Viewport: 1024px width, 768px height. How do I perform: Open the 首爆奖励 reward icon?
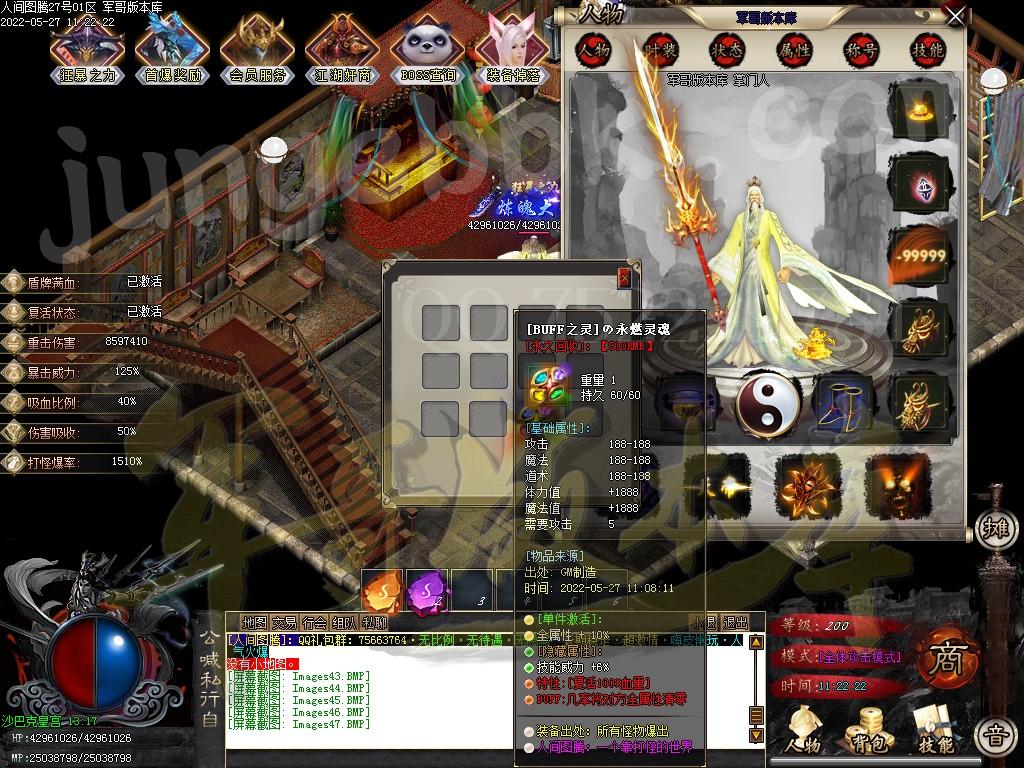pos(172,46)
